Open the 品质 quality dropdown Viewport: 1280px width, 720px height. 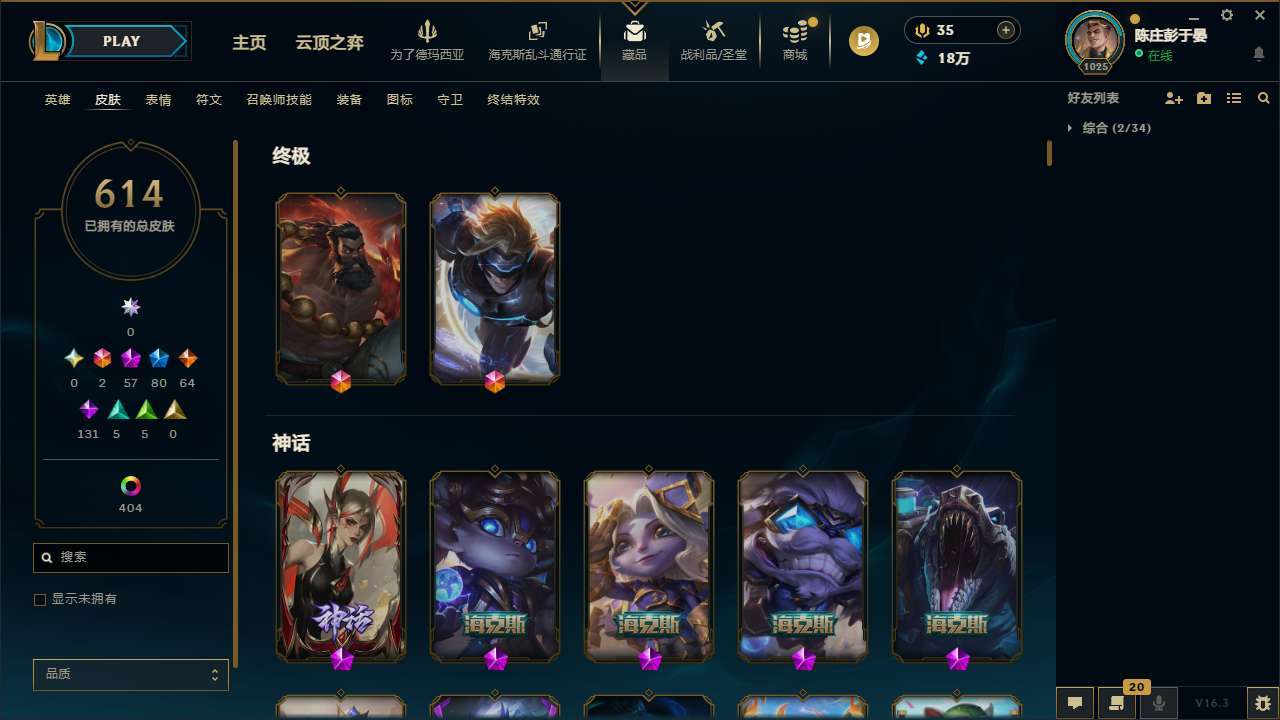130,674
